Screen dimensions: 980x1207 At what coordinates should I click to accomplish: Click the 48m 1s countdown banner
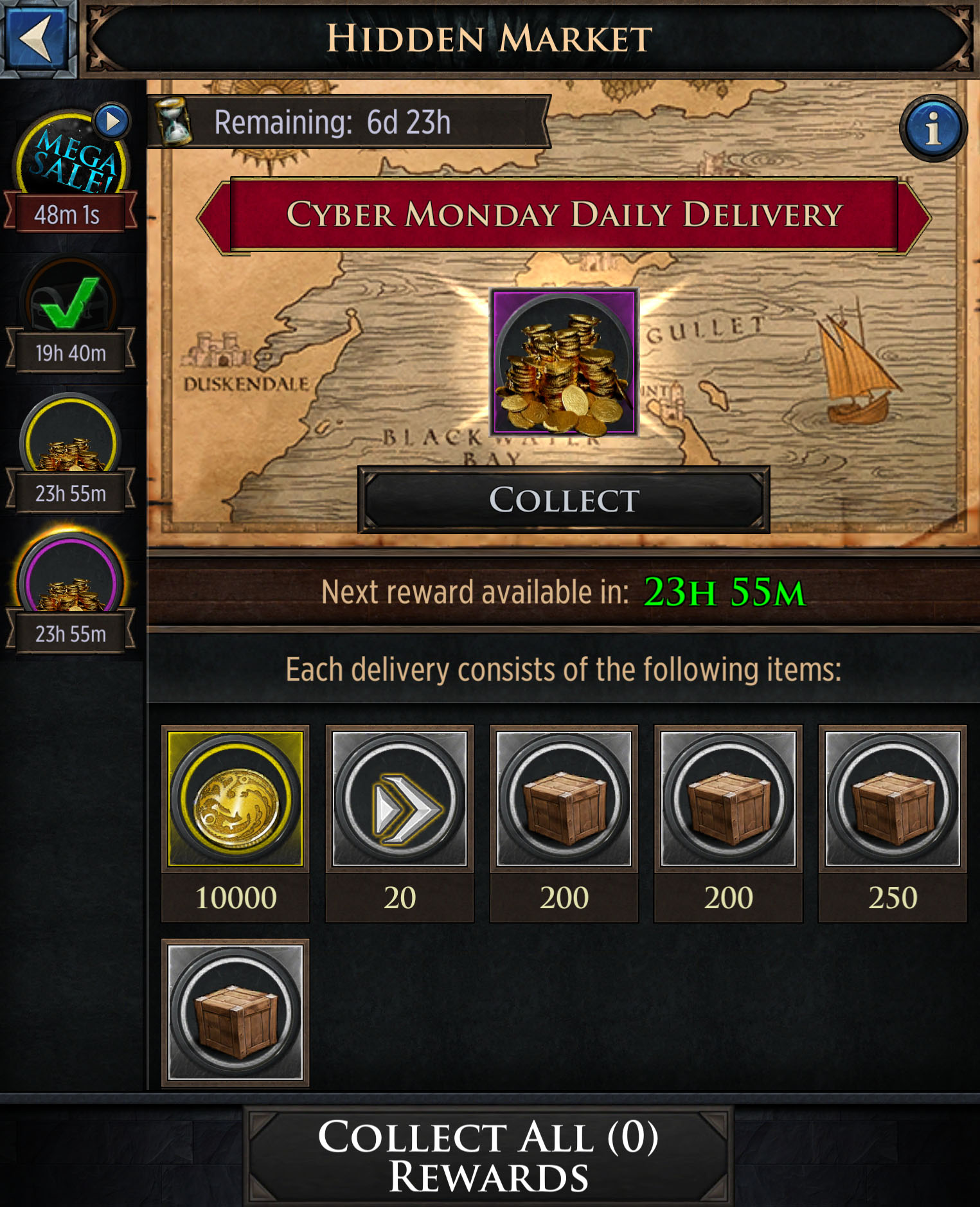[71, 215]
